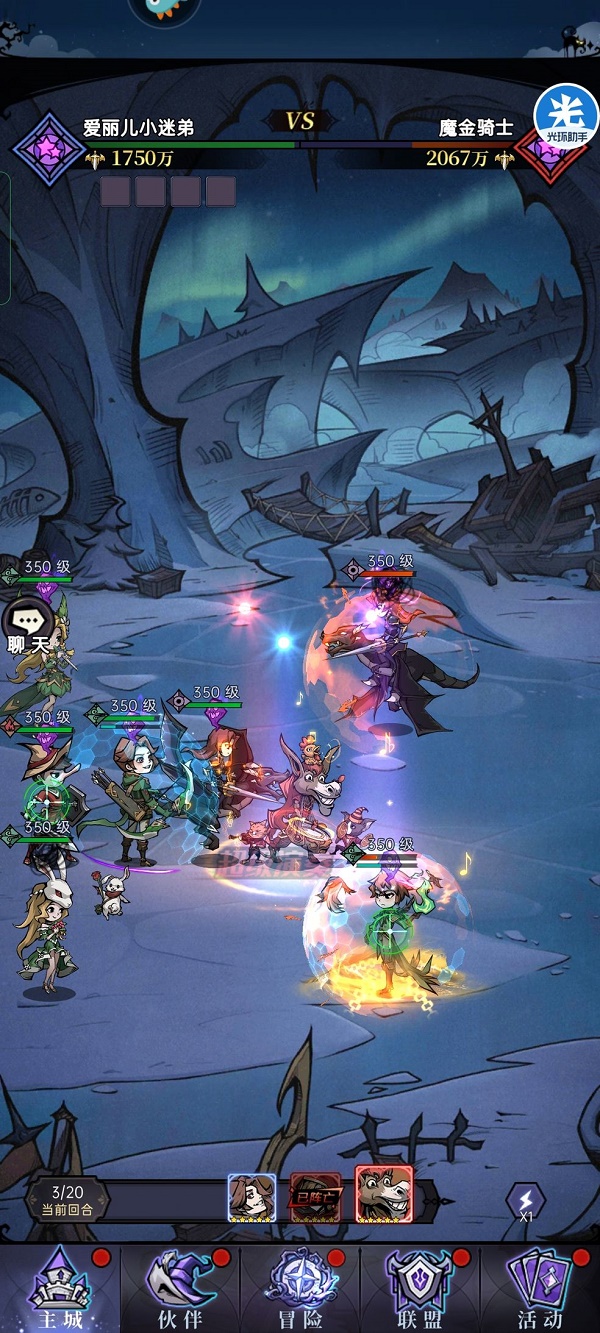The width and height of the screenshot is (600, 1333).
Task: Show the 活动 events tab
Action: pos(540,1289)
